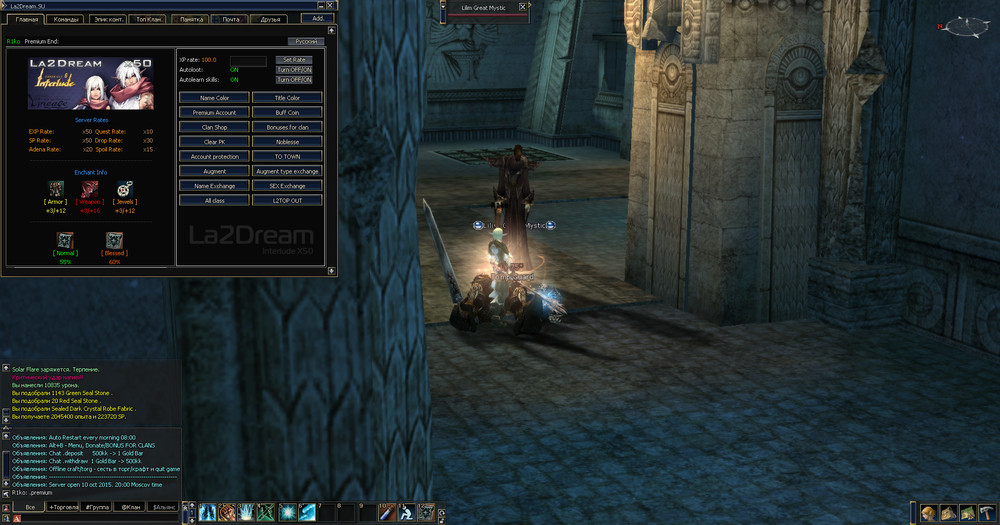1000x525 pixels.
Task: Focus the XP rate input box
Action: pyautogui.click(x=248, y=60)
